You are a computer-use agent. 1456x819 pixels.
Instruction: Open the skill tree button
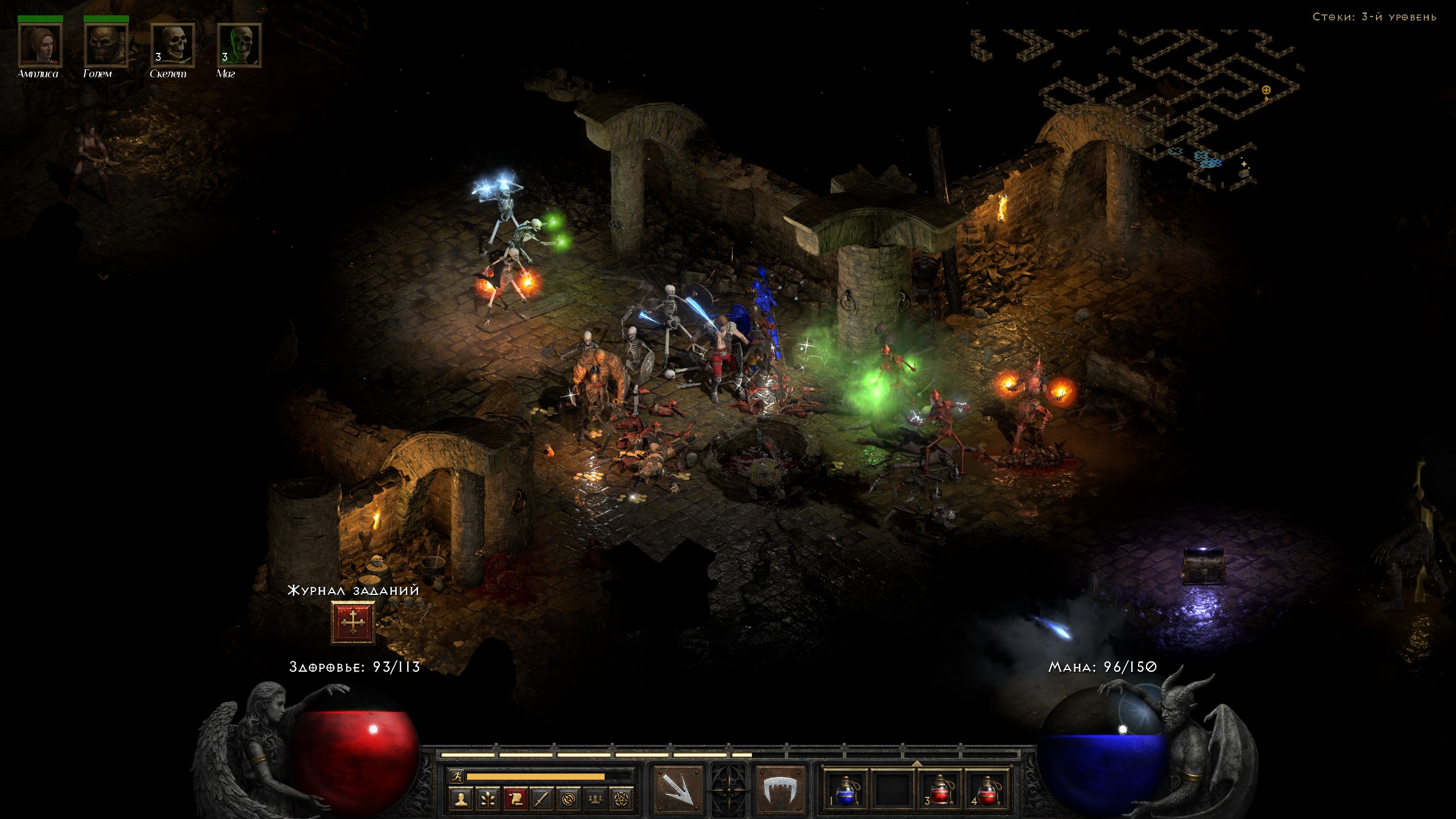tap(488, 799)
